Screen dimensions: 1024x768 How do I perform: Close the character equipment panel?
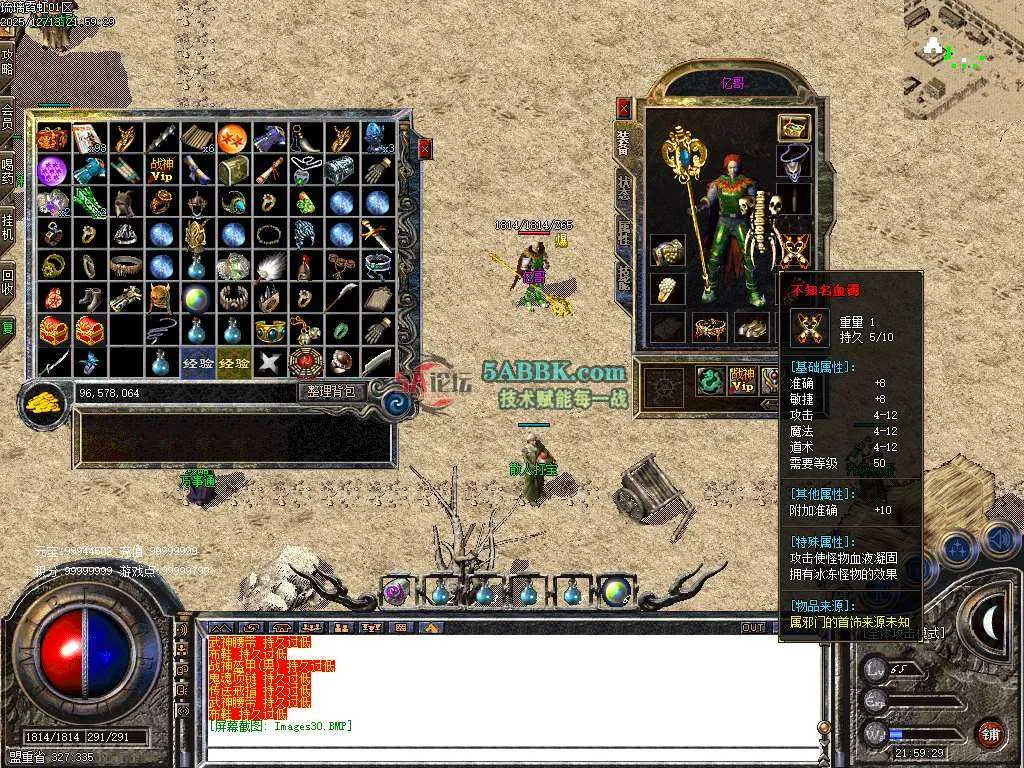click(x=624, y=107)
